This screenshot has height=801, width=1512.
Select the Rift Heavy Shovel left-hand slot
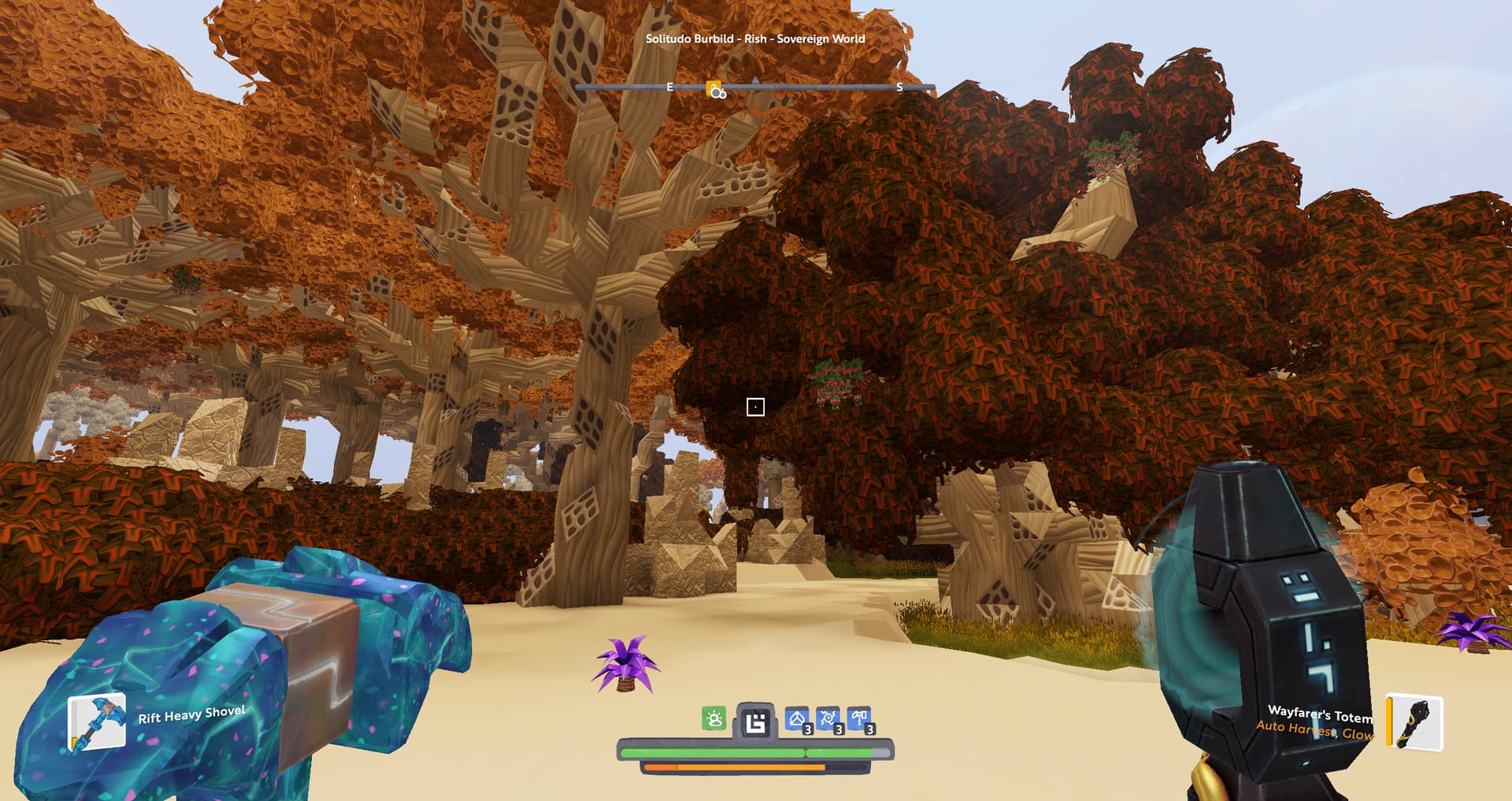point(97,721)
